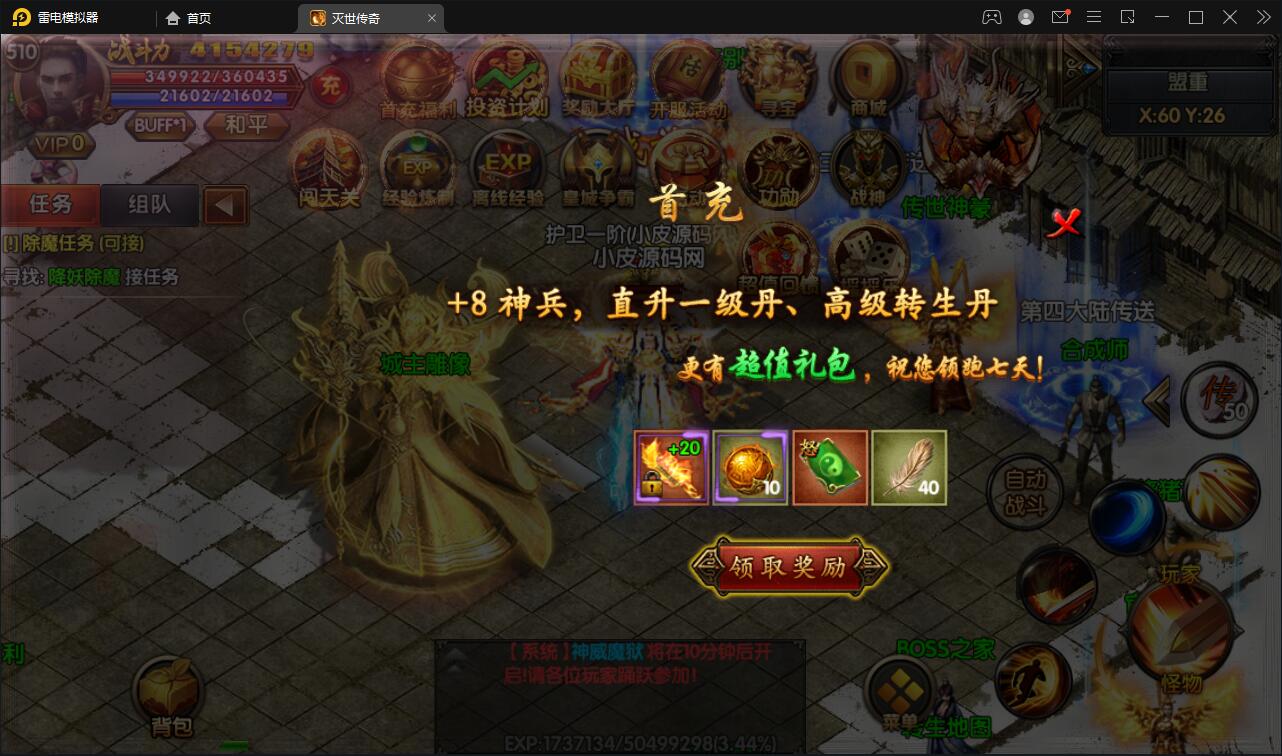Select the +20 weapon reward thumbnail
The image size is (1282, 756).
point(670,466)
